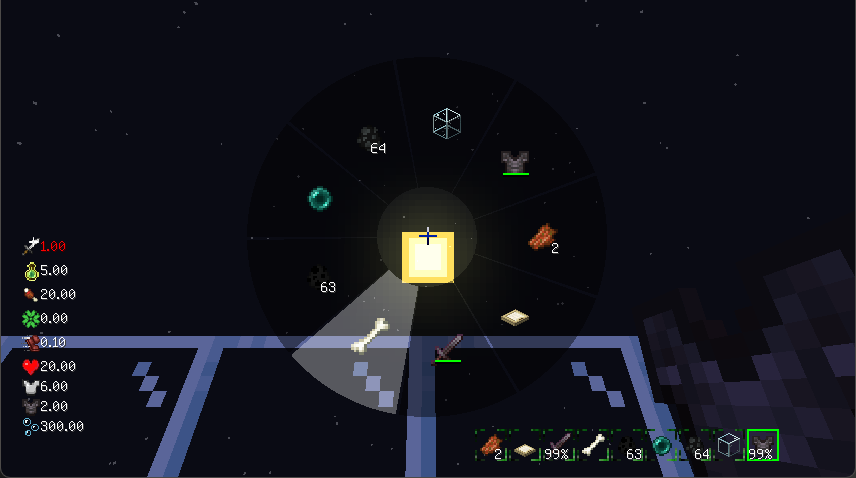This screenshot has height=478, width=856.
Task: Select the glass block hotbar slot
Action: (x=729, y=445)
